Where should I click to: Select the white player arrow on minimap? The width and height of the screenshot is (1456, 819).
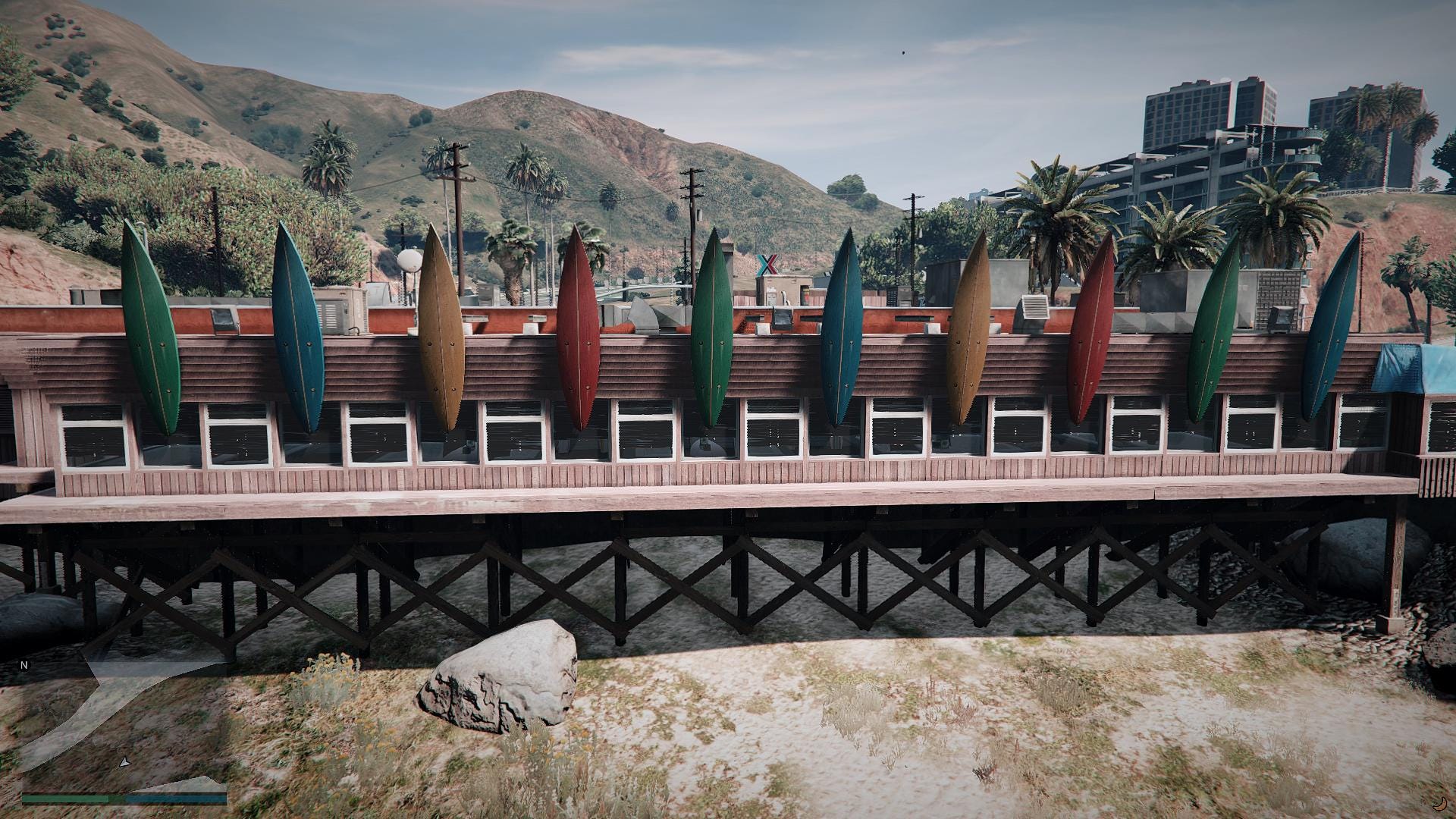125,761
